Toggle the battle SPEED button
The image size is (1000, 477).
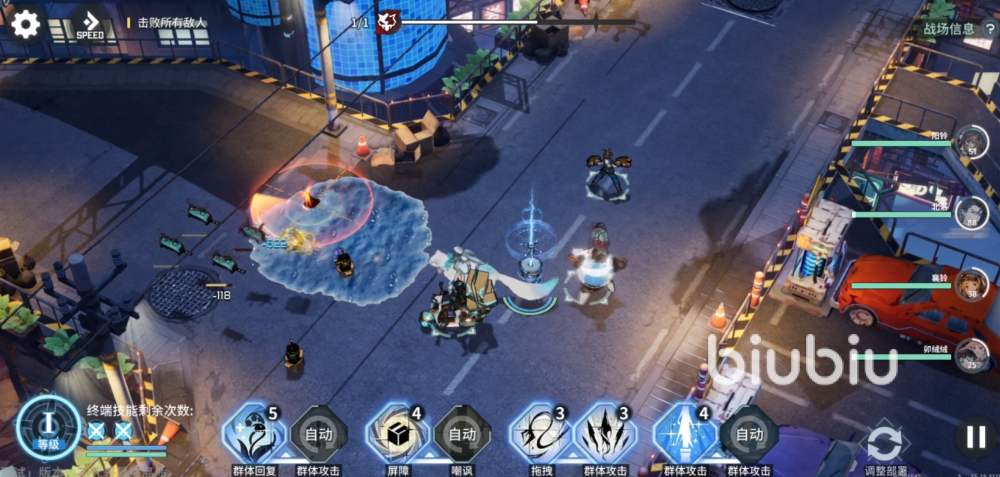tap(91, 25)
